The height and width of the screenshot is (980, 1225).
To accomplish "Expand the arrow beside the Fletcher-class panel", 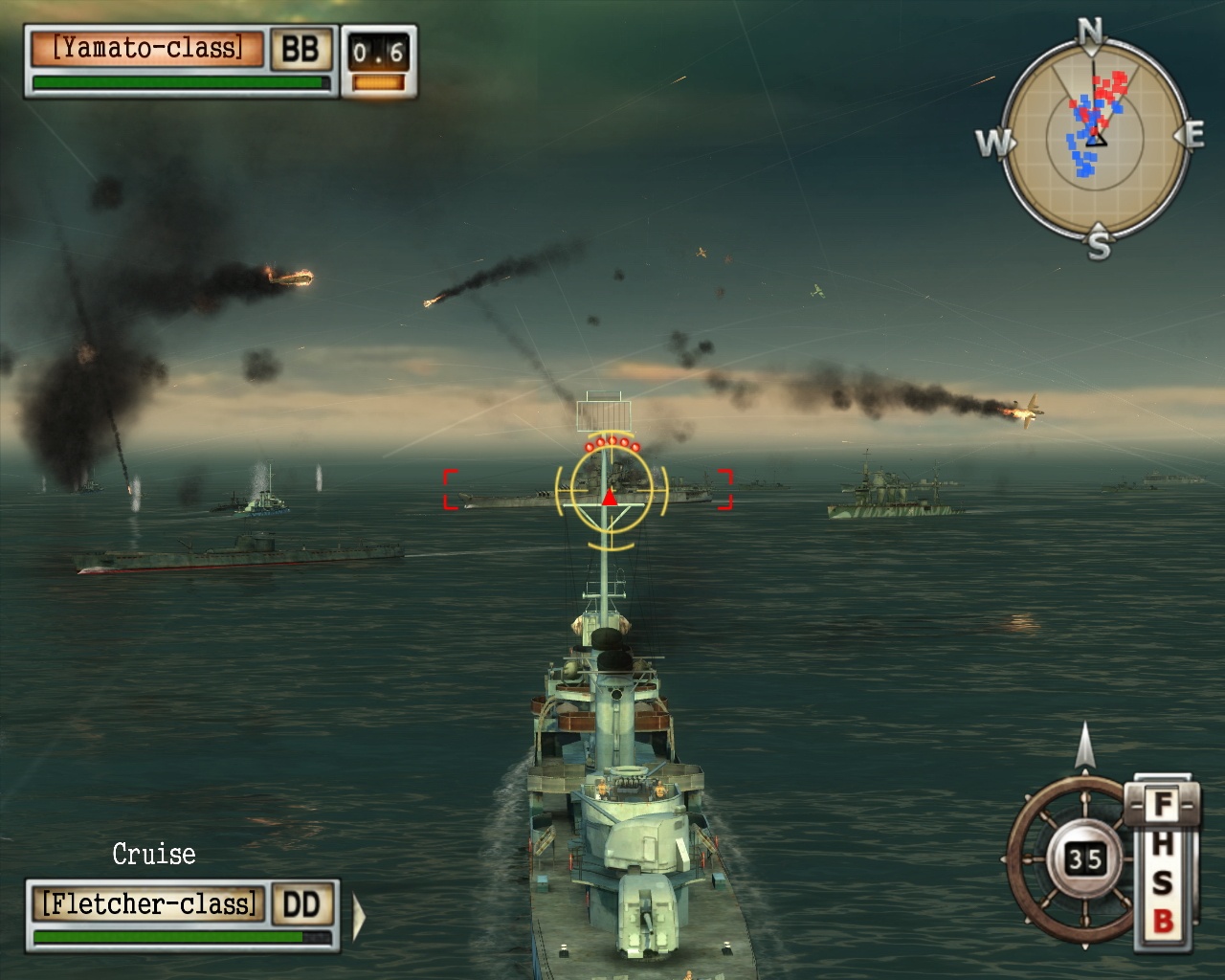I will tap(359, 917).
